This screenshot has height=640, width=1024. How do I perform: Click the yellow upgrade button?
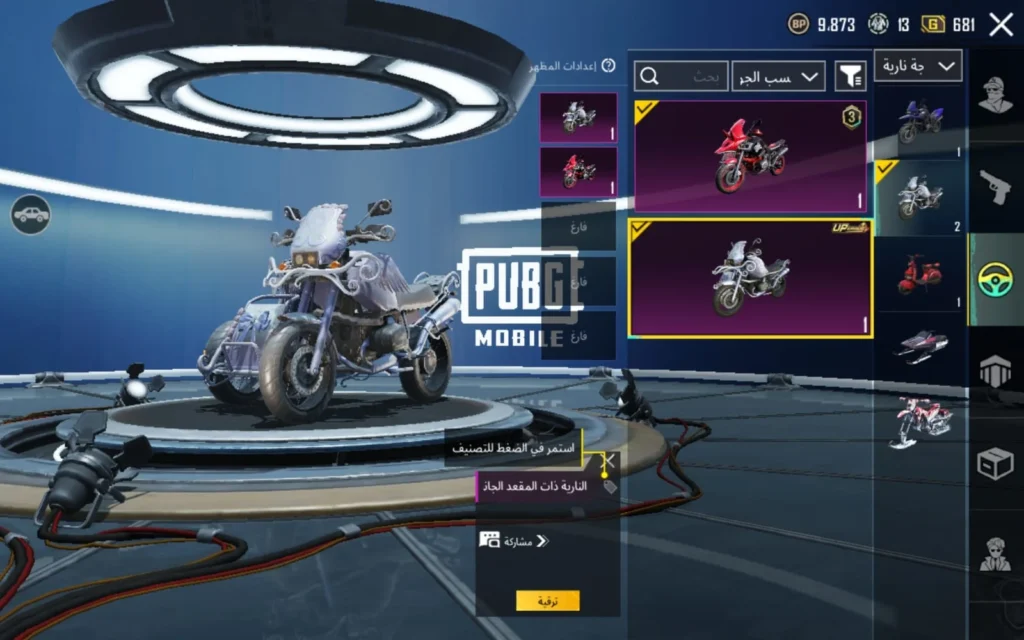pyautogui.click(x=548, y=601)
